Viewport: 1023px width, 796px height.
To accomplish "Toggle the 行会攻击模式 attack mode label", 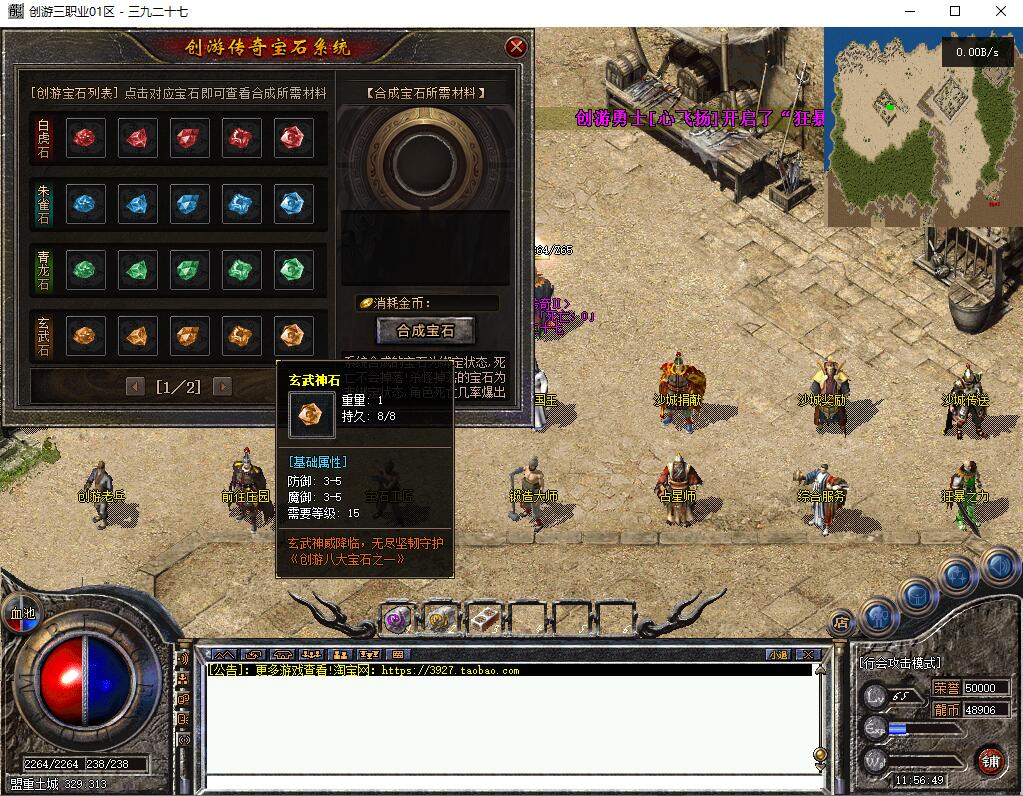I will tap(899, 663).
